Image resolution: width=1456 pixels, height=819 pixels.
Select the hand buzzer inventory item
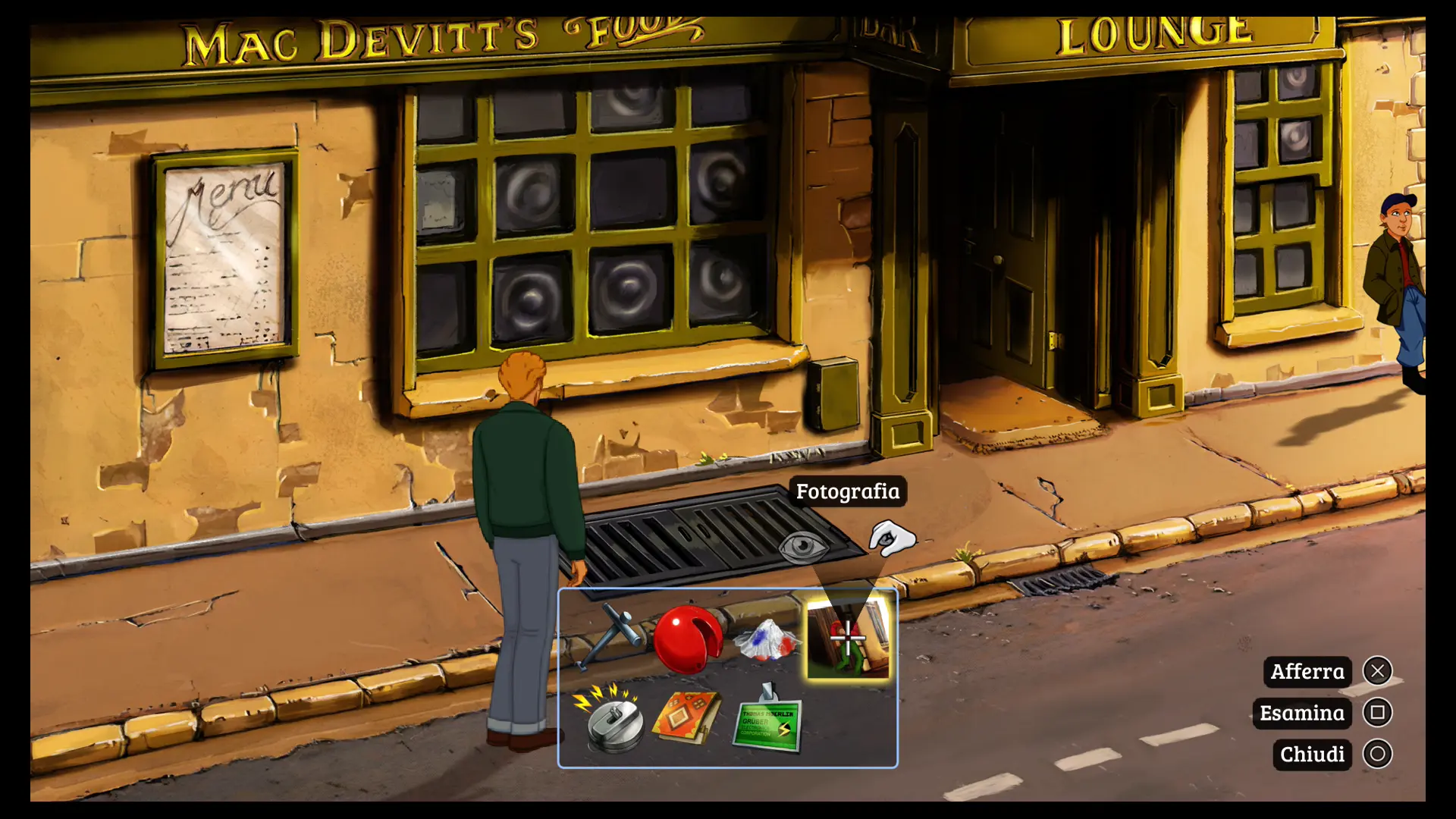pos(611,720)
